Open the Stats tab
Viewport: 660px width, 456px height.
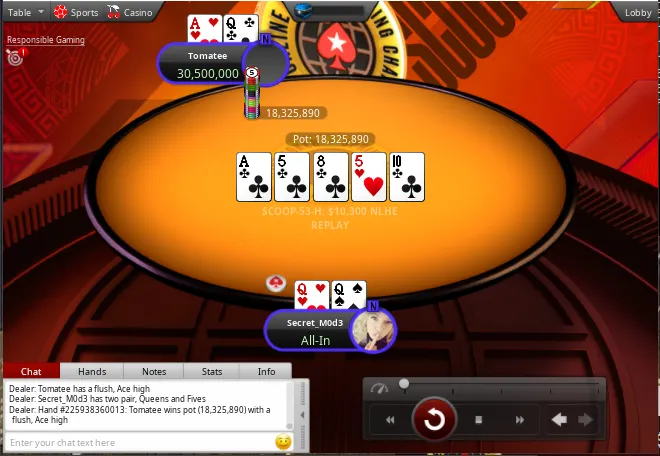(212, 371)
